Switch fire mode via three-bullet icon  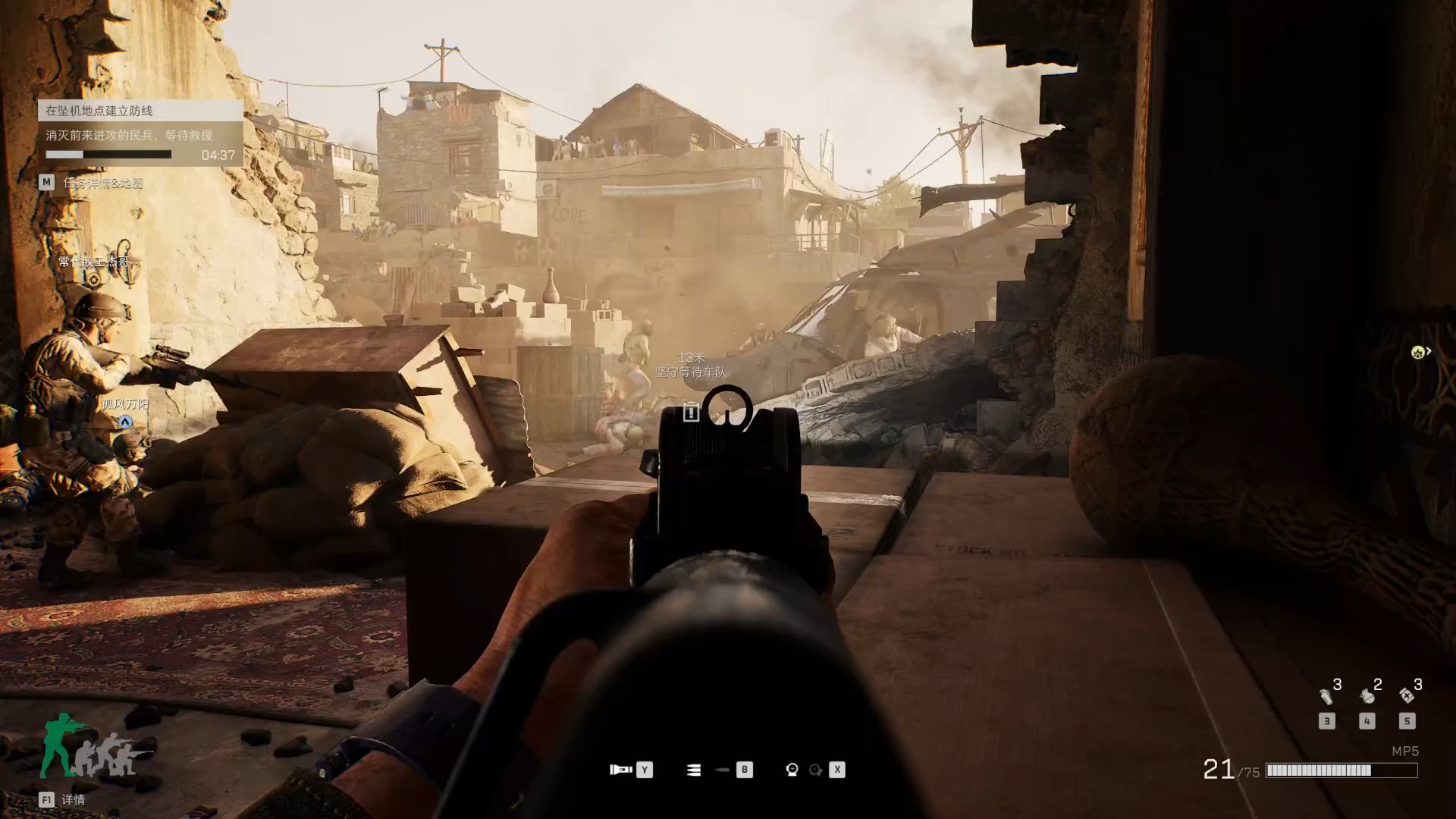[x=694, y=770]
